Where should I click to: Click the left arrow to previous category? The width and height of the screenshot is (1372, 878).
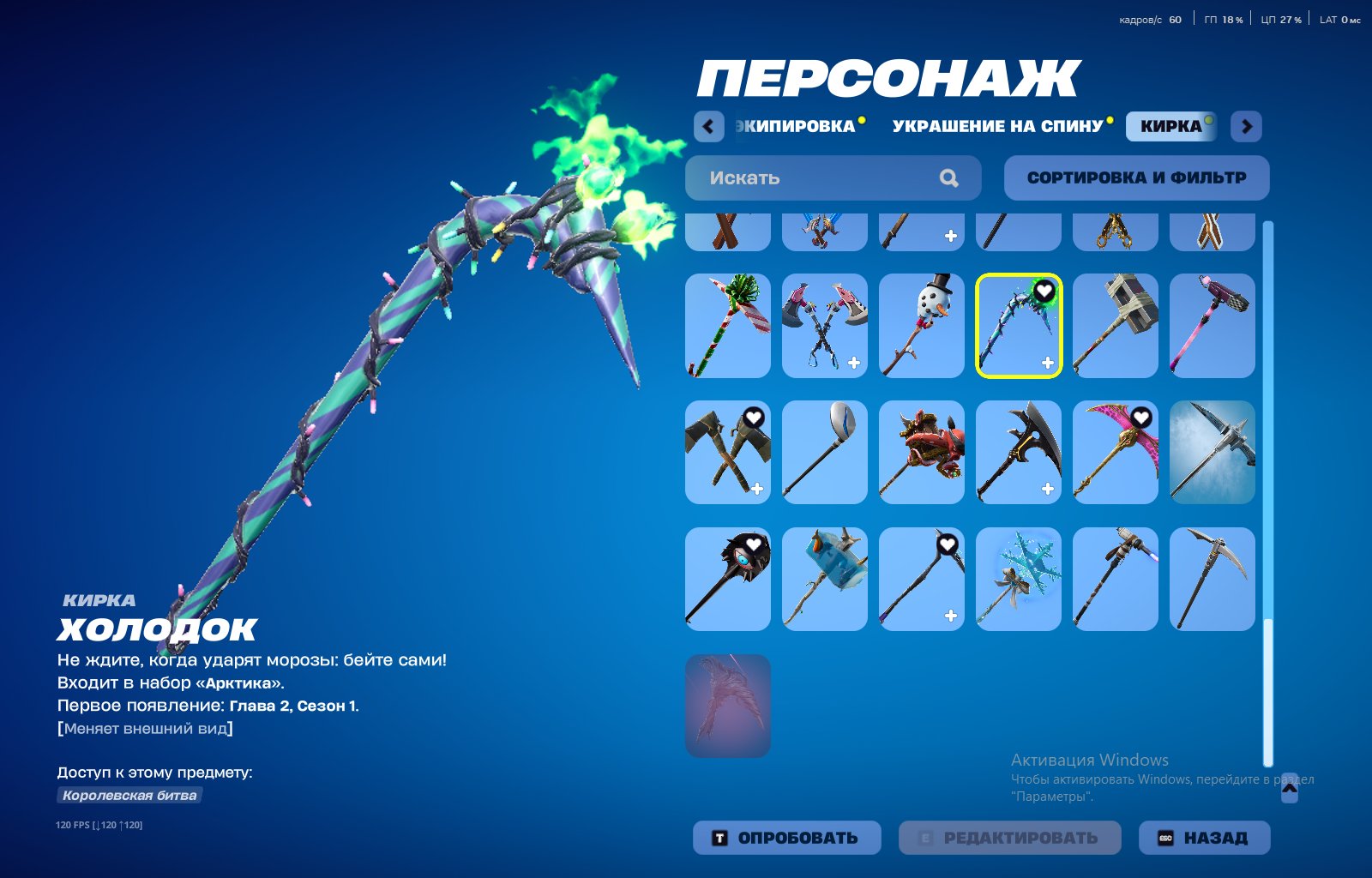click(708, 125)
